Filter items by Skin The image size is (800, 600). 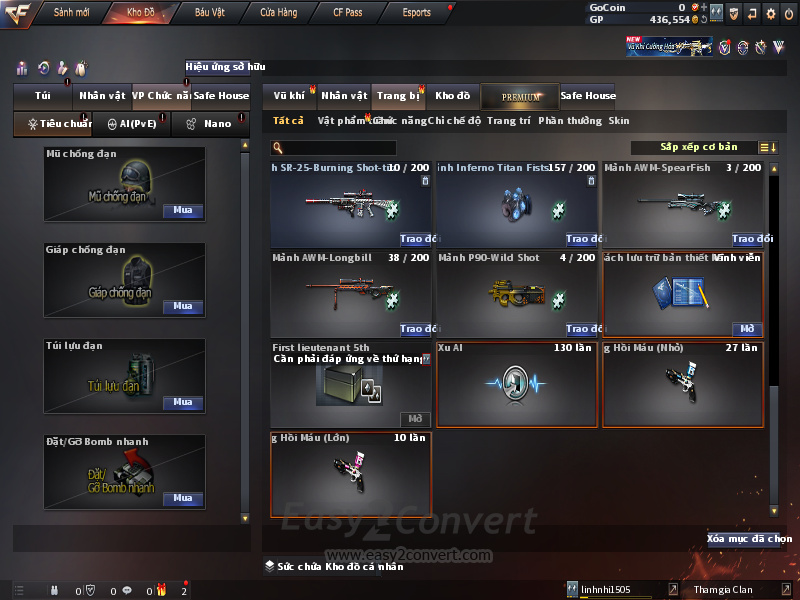(x=619, y=121)
